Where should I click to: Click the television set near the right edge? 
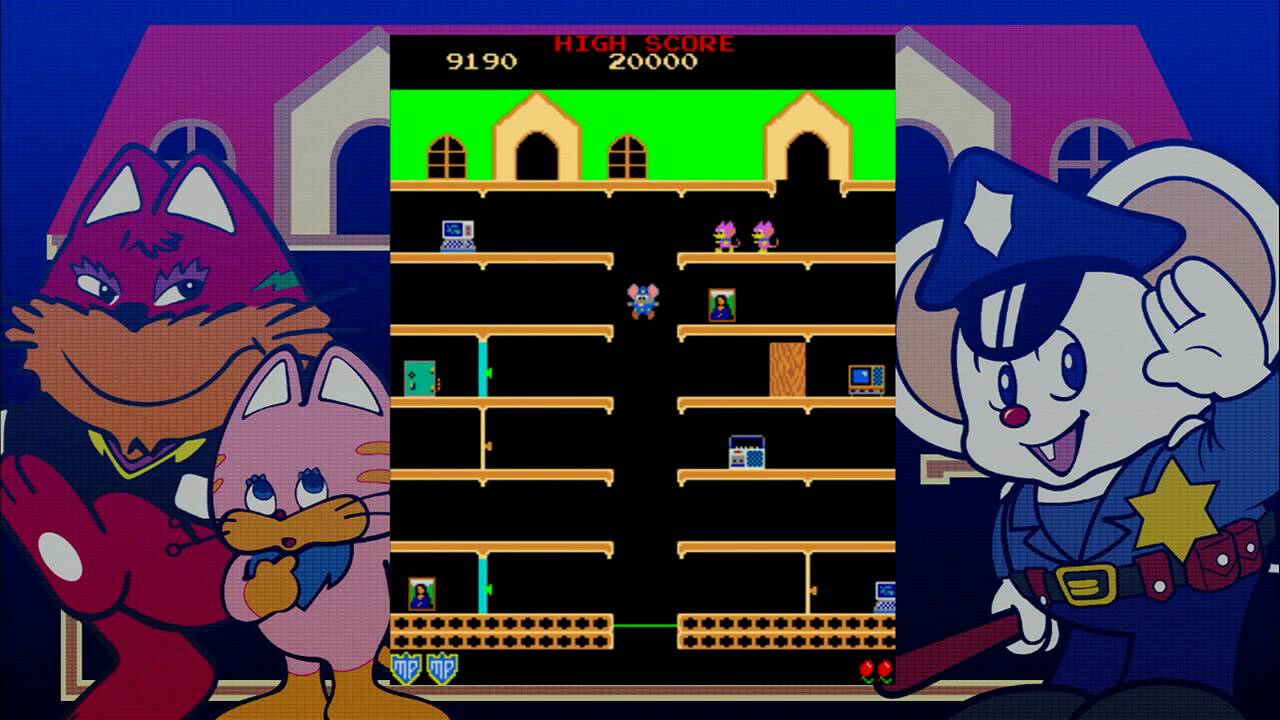pos(868,378)
